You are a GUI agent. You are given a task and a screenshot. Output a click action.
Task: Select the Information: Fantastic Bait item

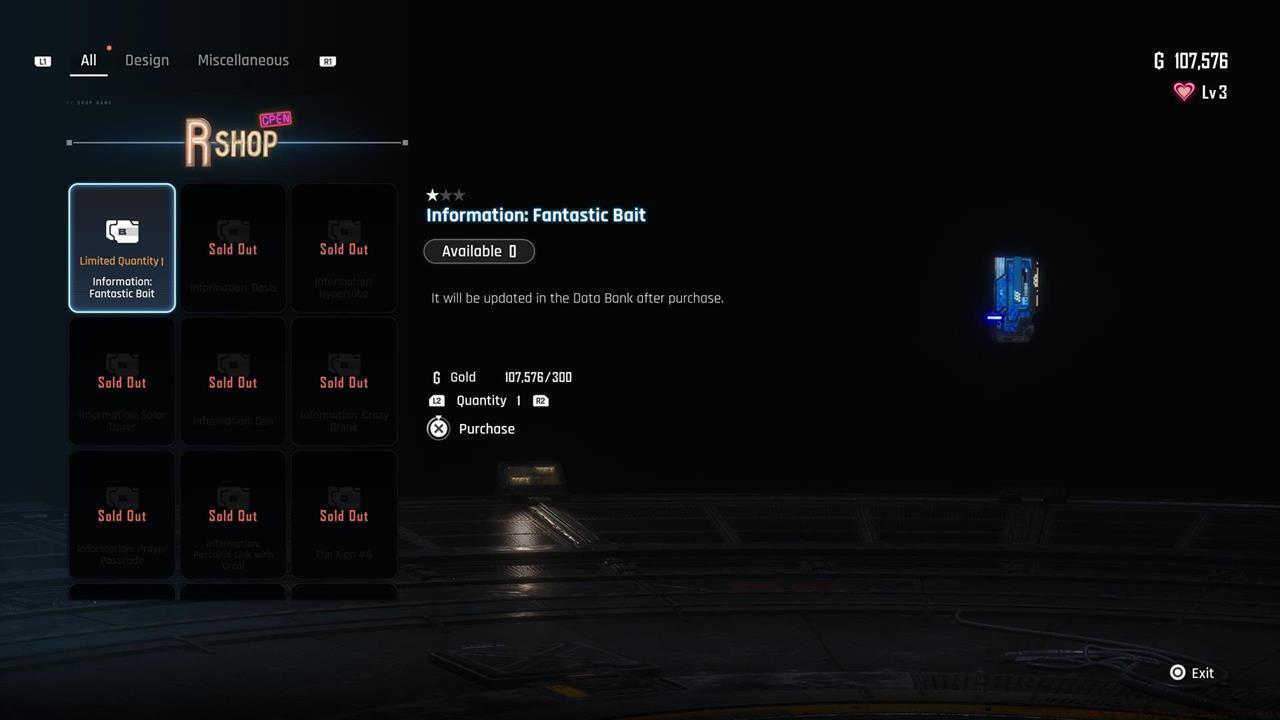coord(122,248)
